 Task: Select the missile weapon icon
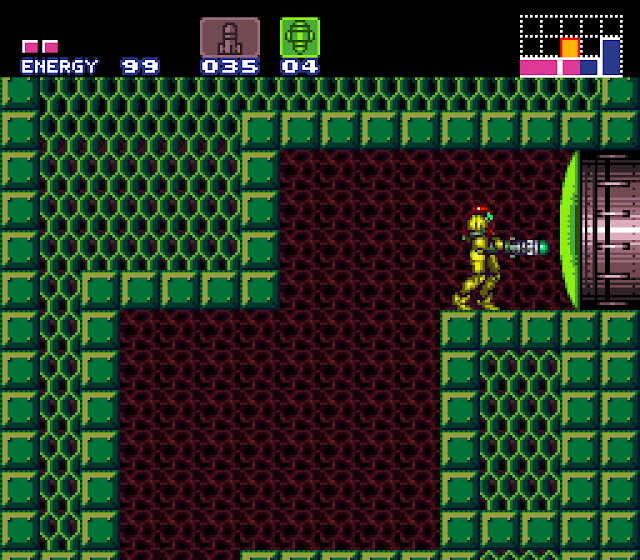[229, 37]
